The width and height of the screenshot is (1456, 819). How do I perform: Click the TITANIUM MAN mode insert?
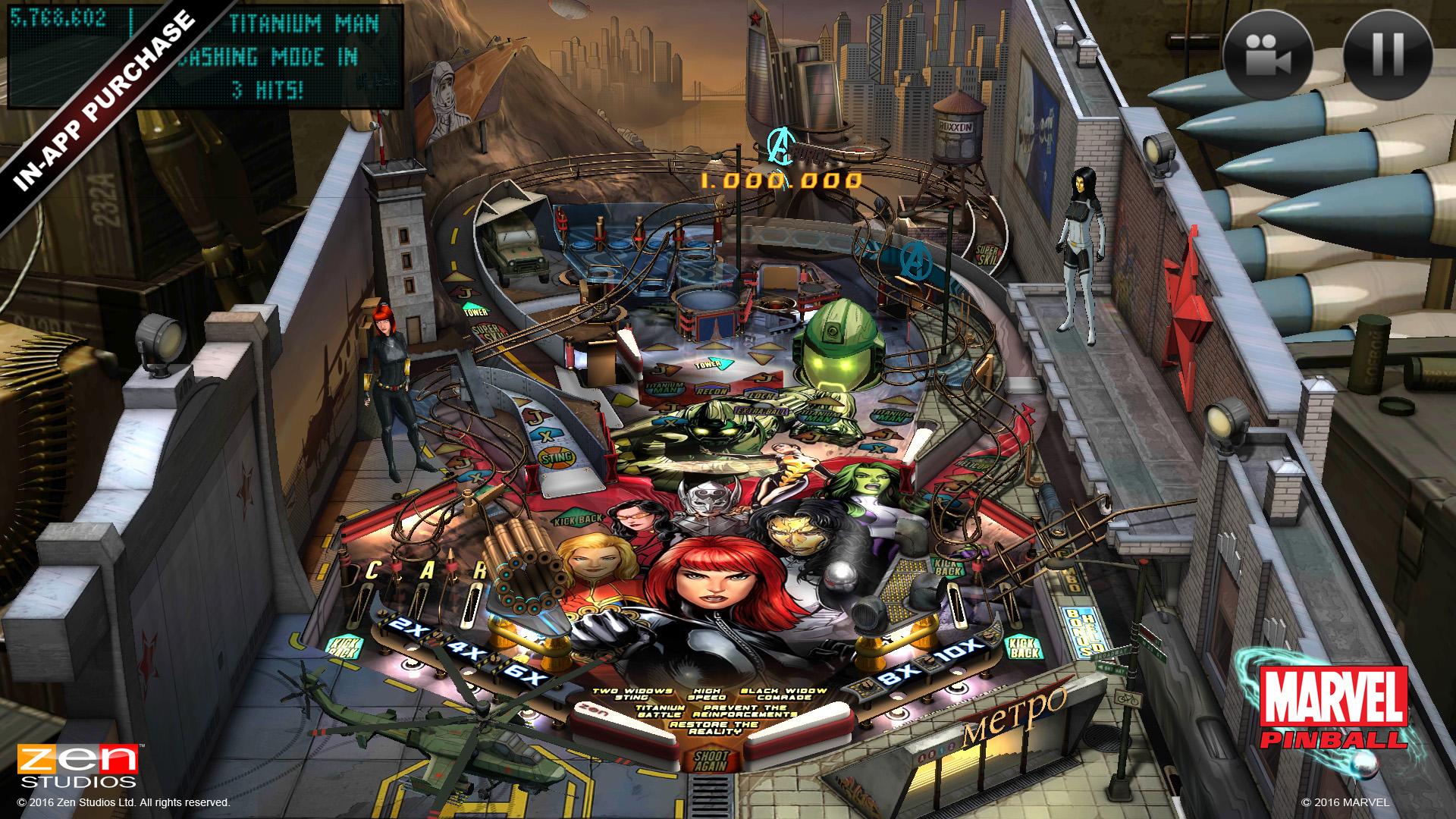tap(664, 388)
